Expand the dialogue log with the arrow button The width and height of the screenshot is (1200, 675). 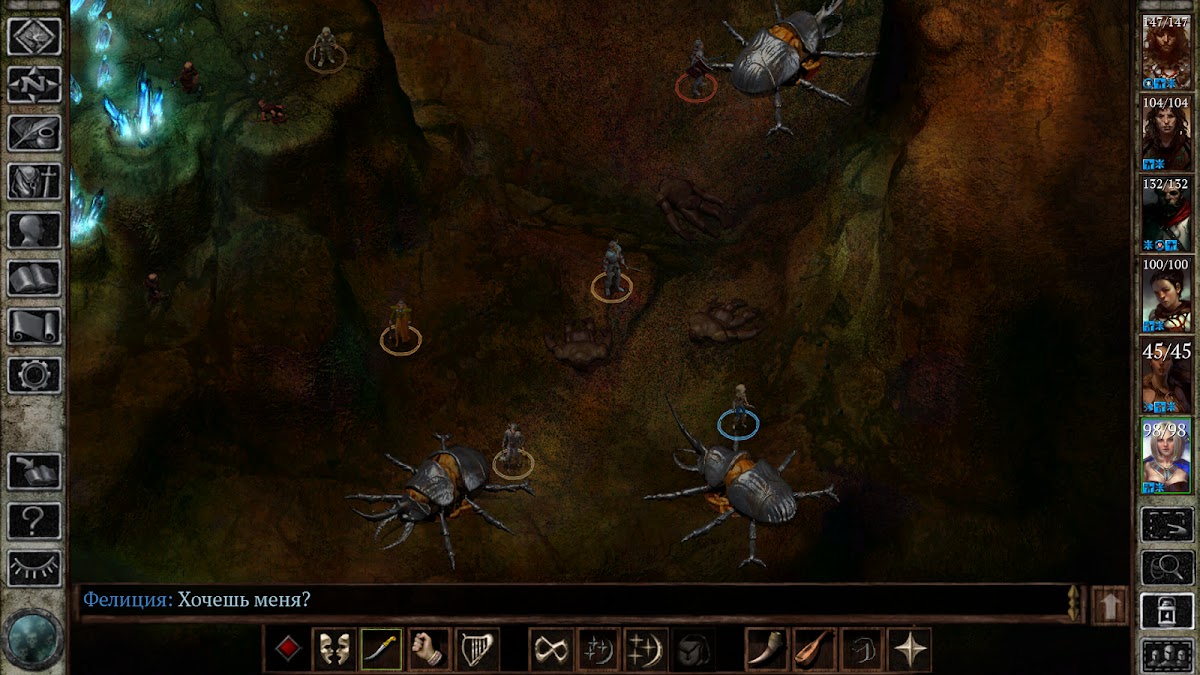1110,605
